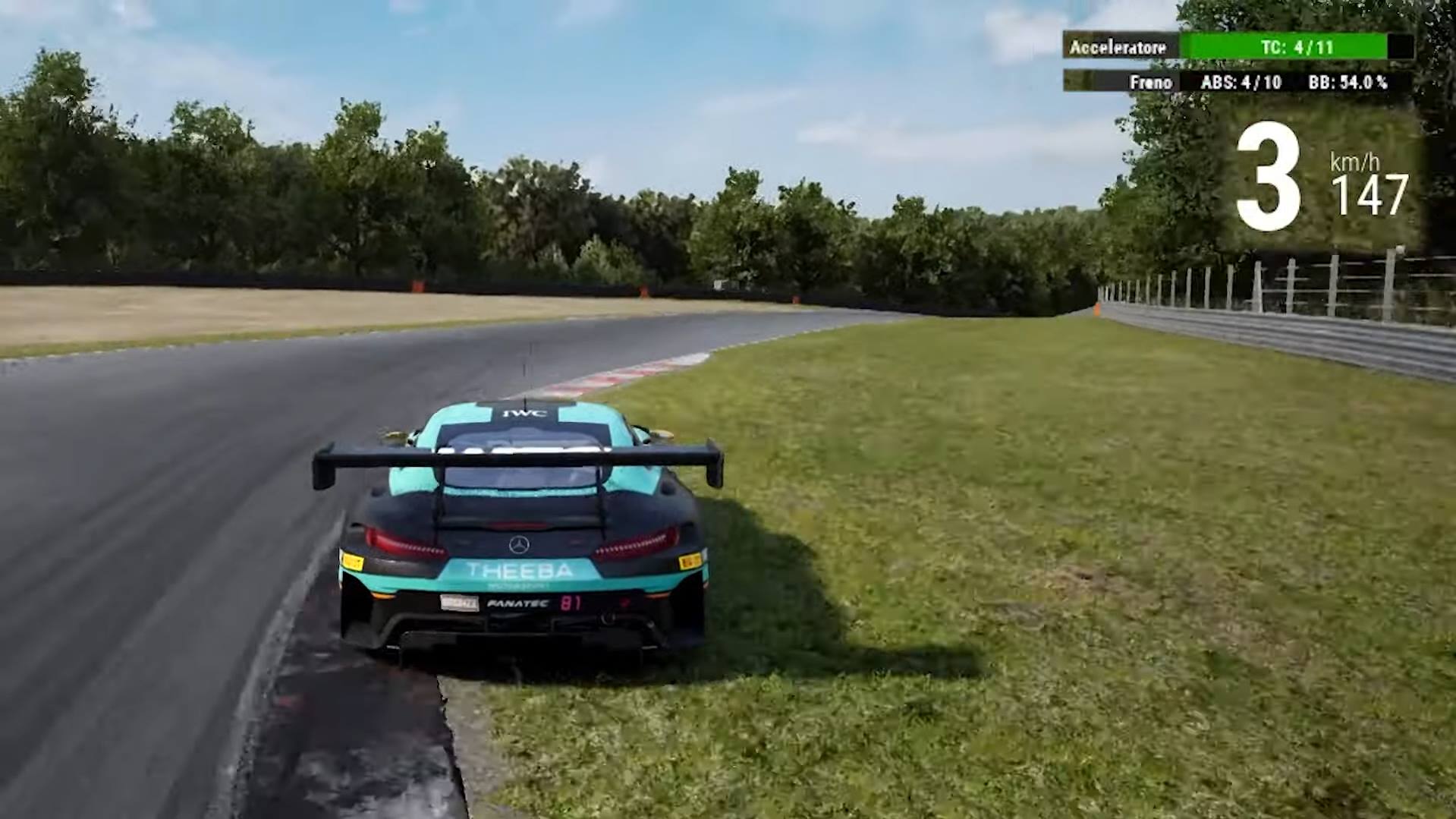
Task: Toggle the Acceleratore input display
Action: click(x=1119, y=47)
